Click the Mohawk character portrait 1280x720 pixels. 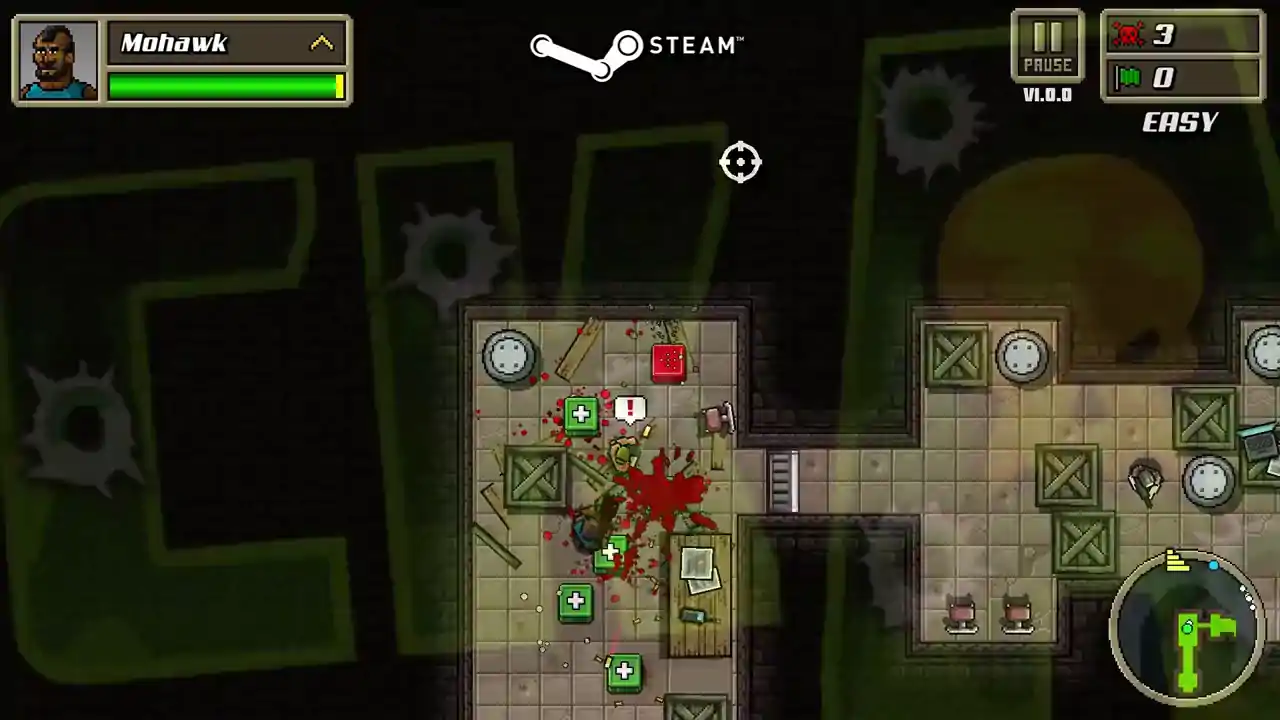coord(58,60)
